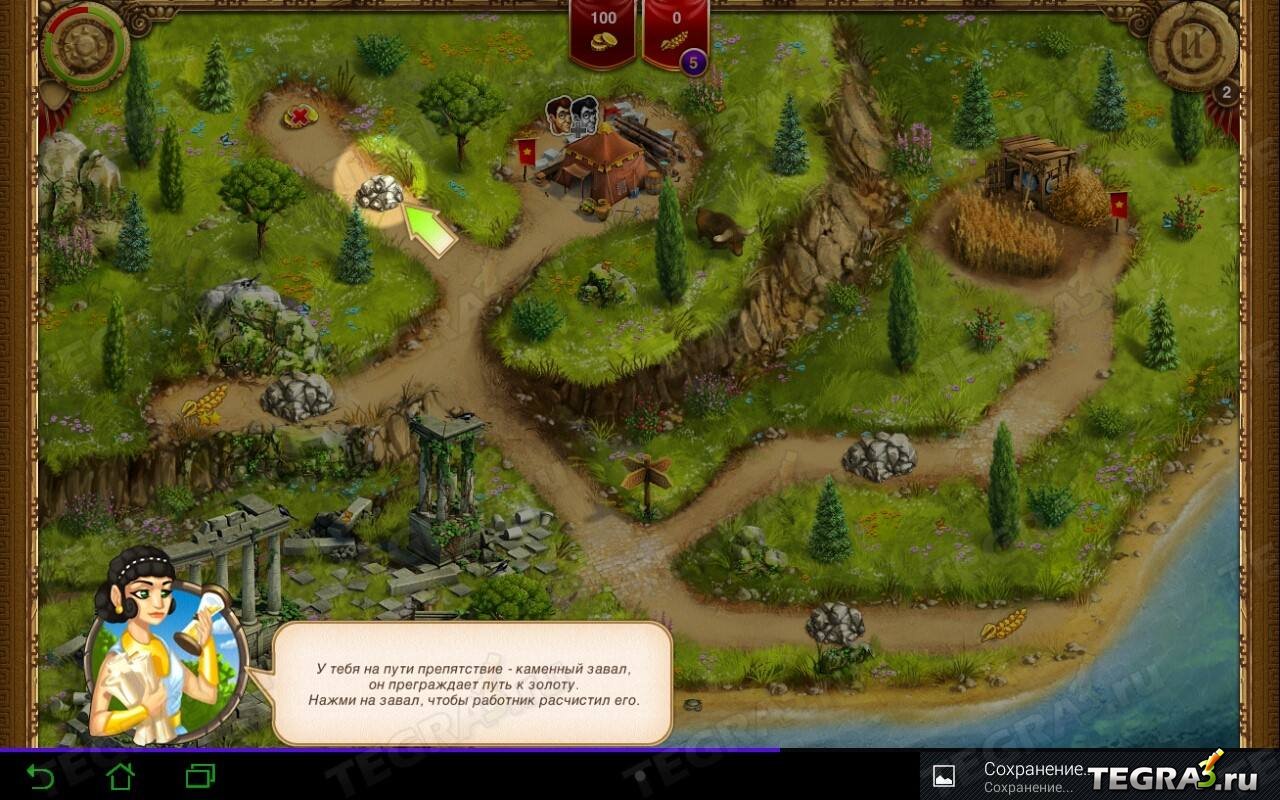This screenshot has width=1280, height=800.
Task: Open the round stone "И" medallion button
Action: [1192, 46]
